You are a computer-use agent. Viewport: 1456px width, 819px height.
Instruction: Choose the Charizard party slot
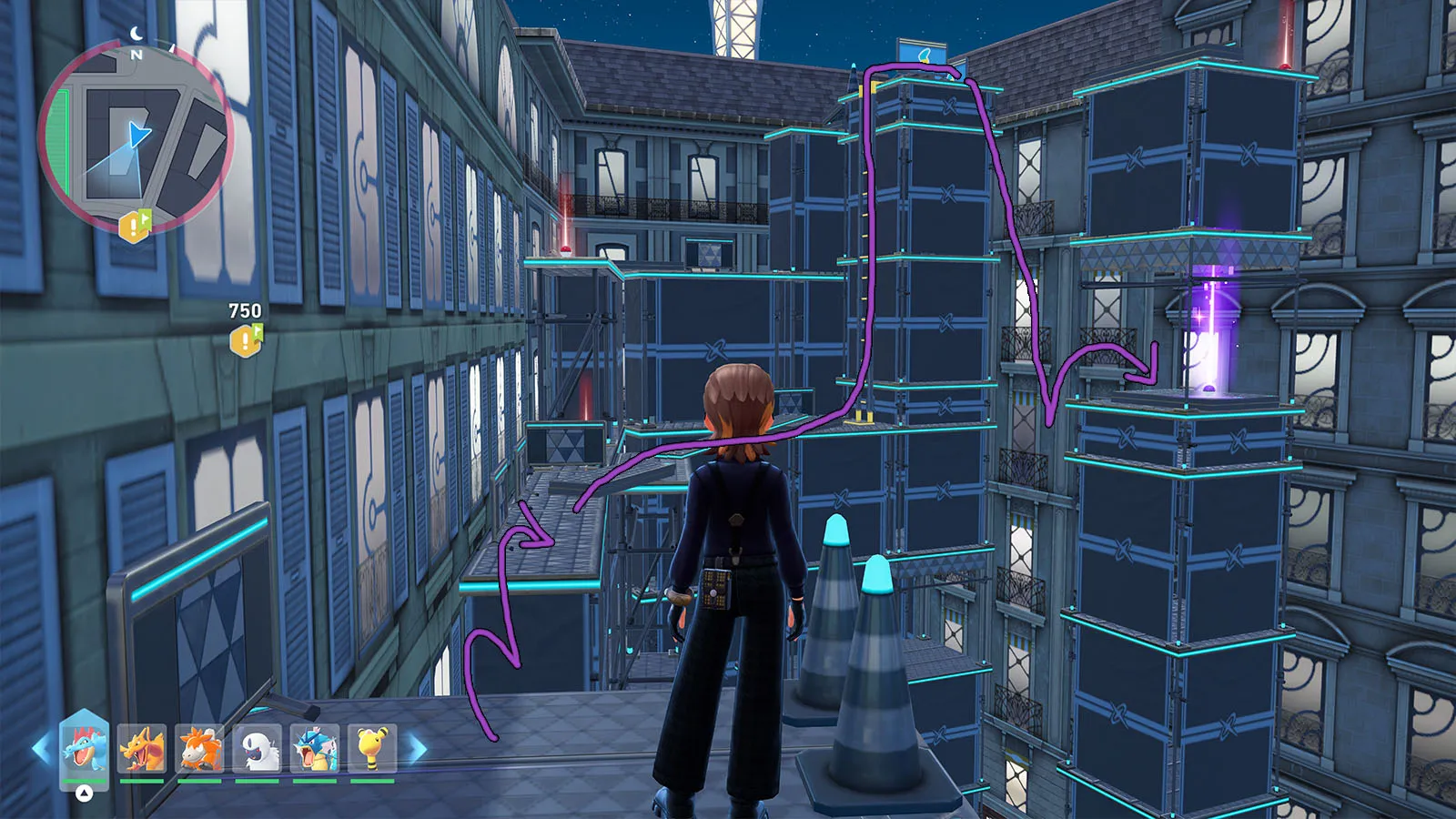point(142,748)
